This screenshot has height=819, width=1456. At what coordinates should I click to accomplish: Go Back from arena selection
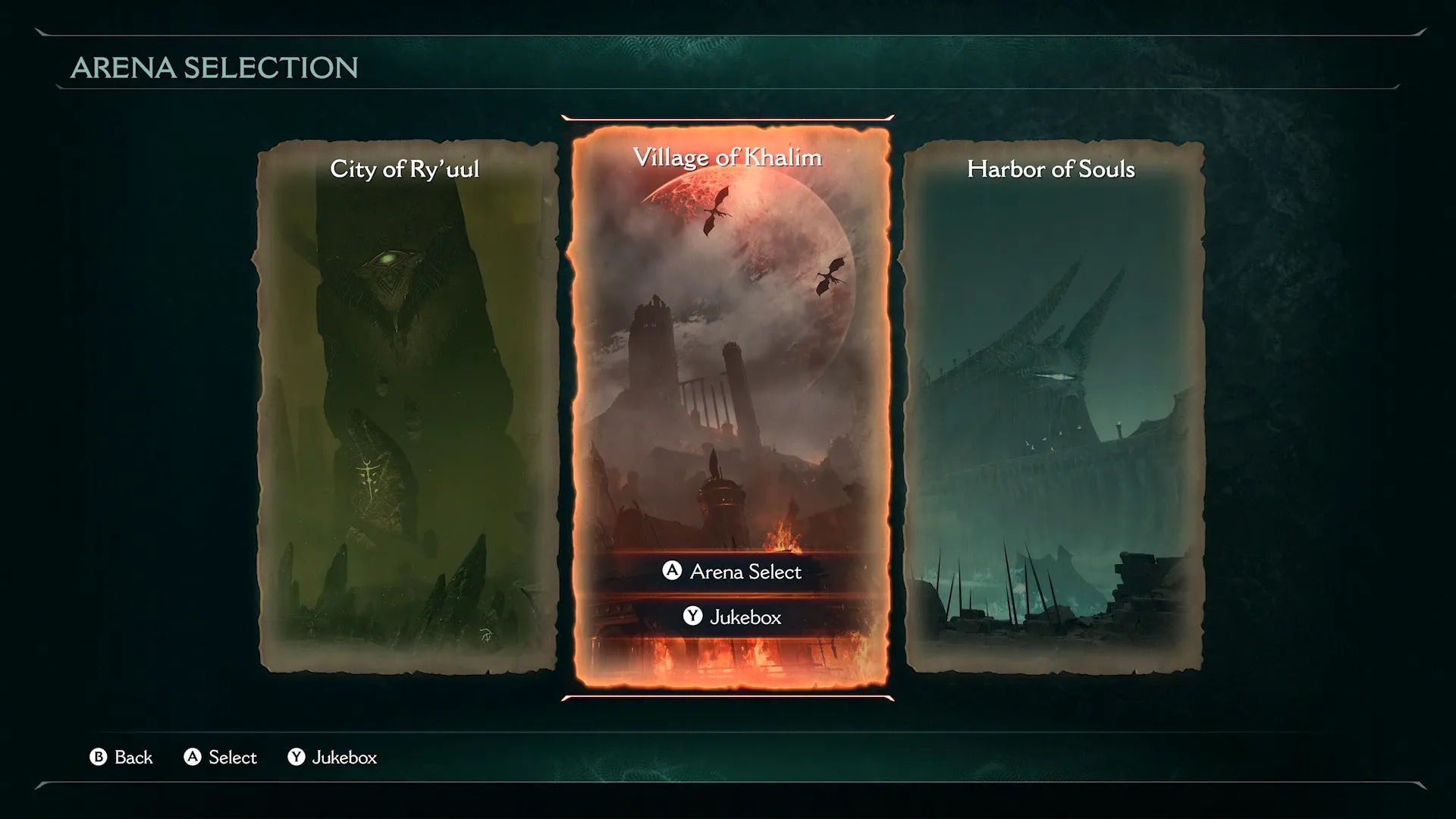121,758
